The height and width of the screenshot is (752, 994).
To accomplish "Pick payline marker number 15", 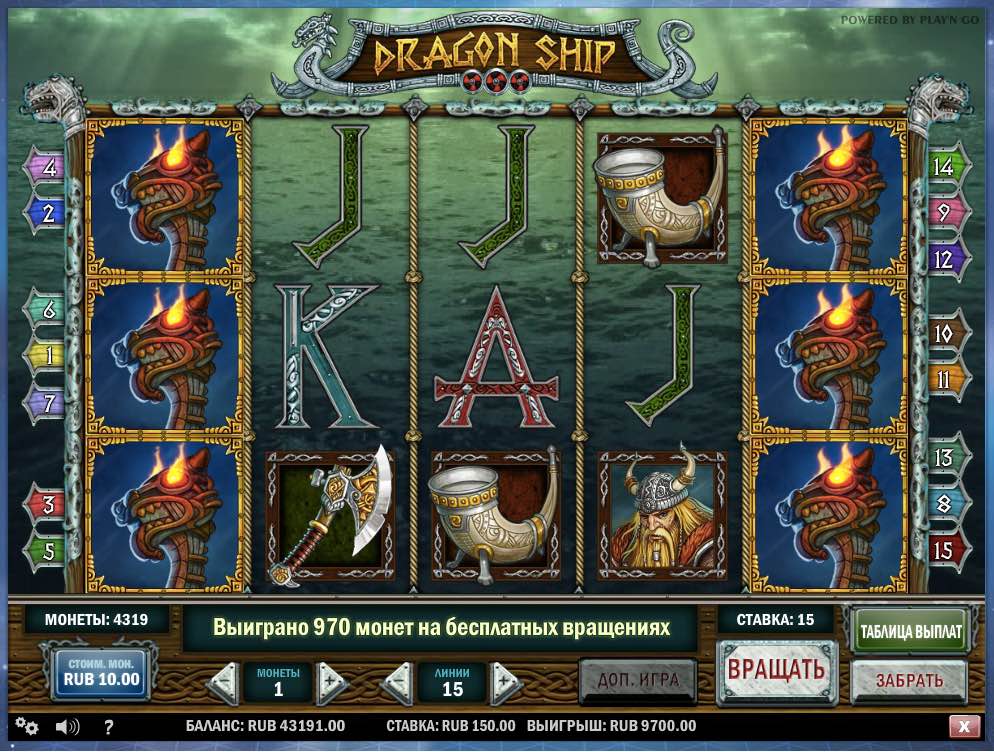I will point(944,550).
